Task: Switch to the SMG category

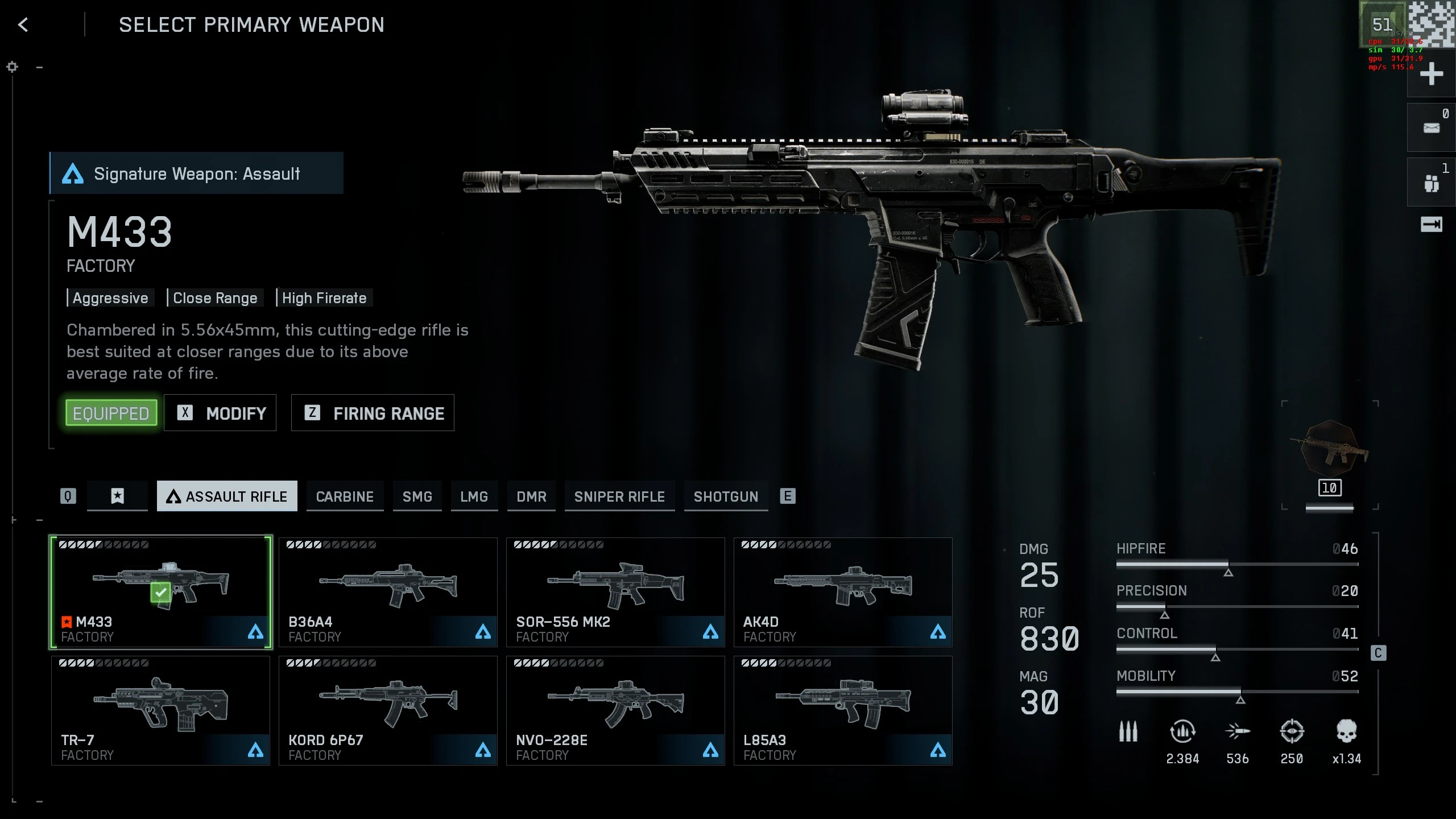Action: [x=417, y=497]
